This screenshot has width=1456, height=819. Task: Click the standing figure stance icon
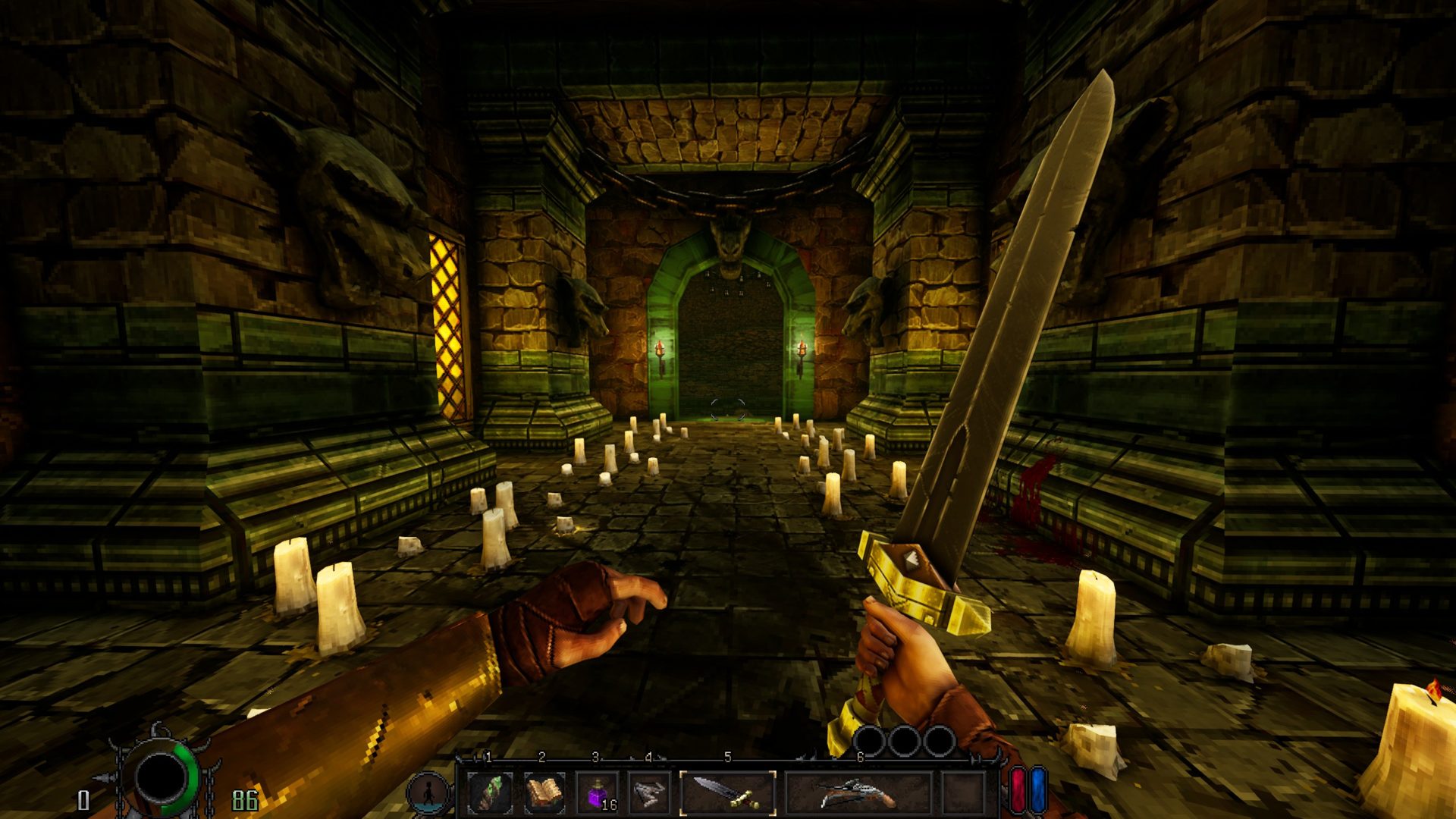(x=428, y=793)
